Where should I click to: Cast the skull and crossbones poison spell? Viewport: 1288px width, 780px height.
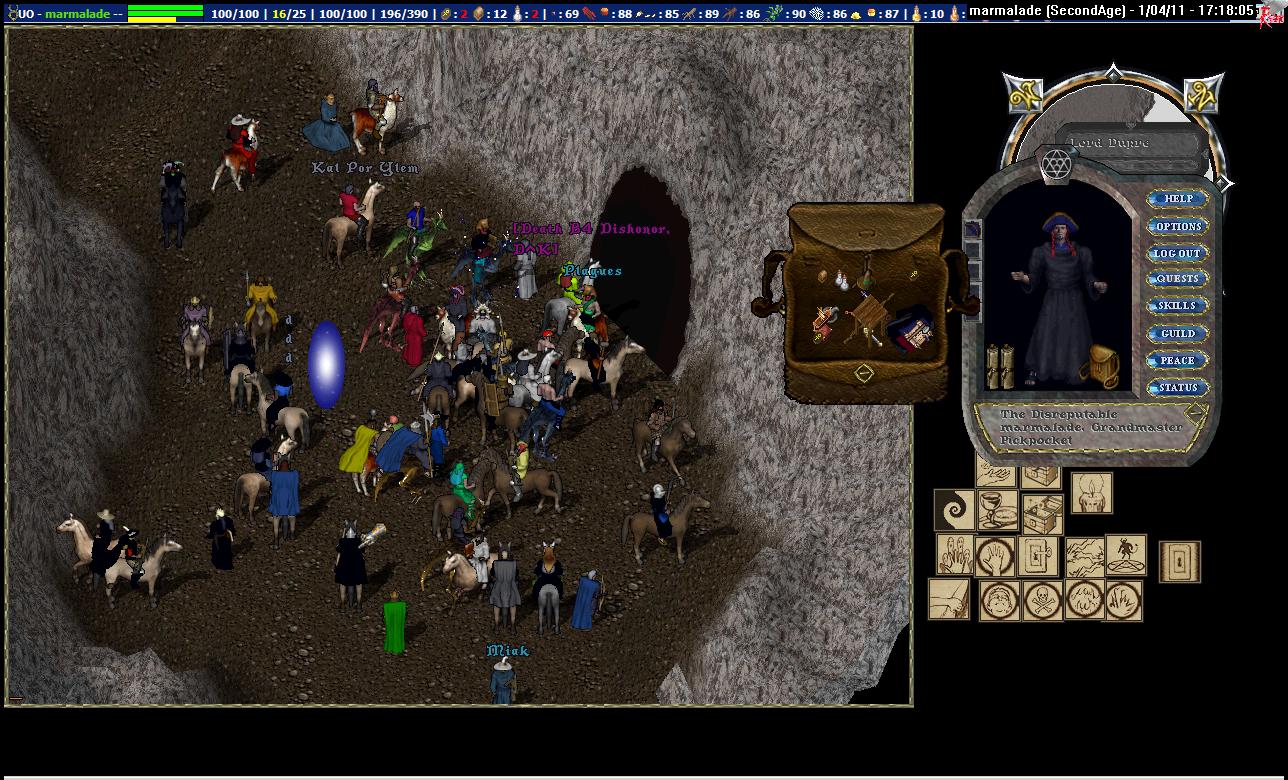(1043, 600)
